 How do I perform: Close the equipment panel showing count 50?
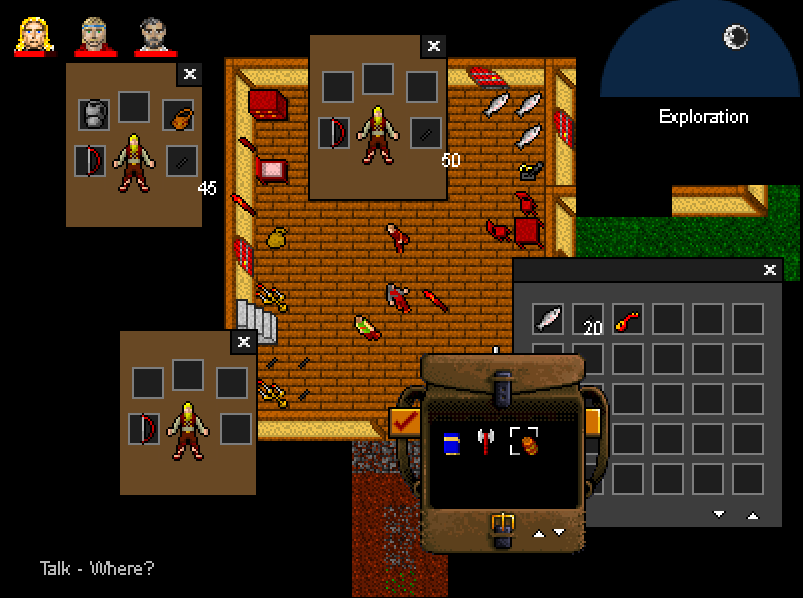click(x=433, y=46)
